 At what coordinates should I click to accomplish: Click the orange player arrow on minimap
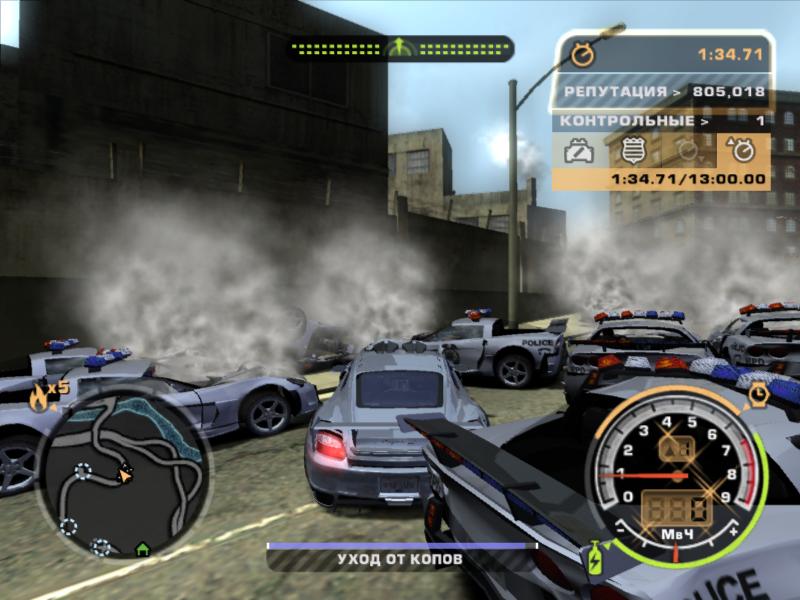click(x=126, y=474)
